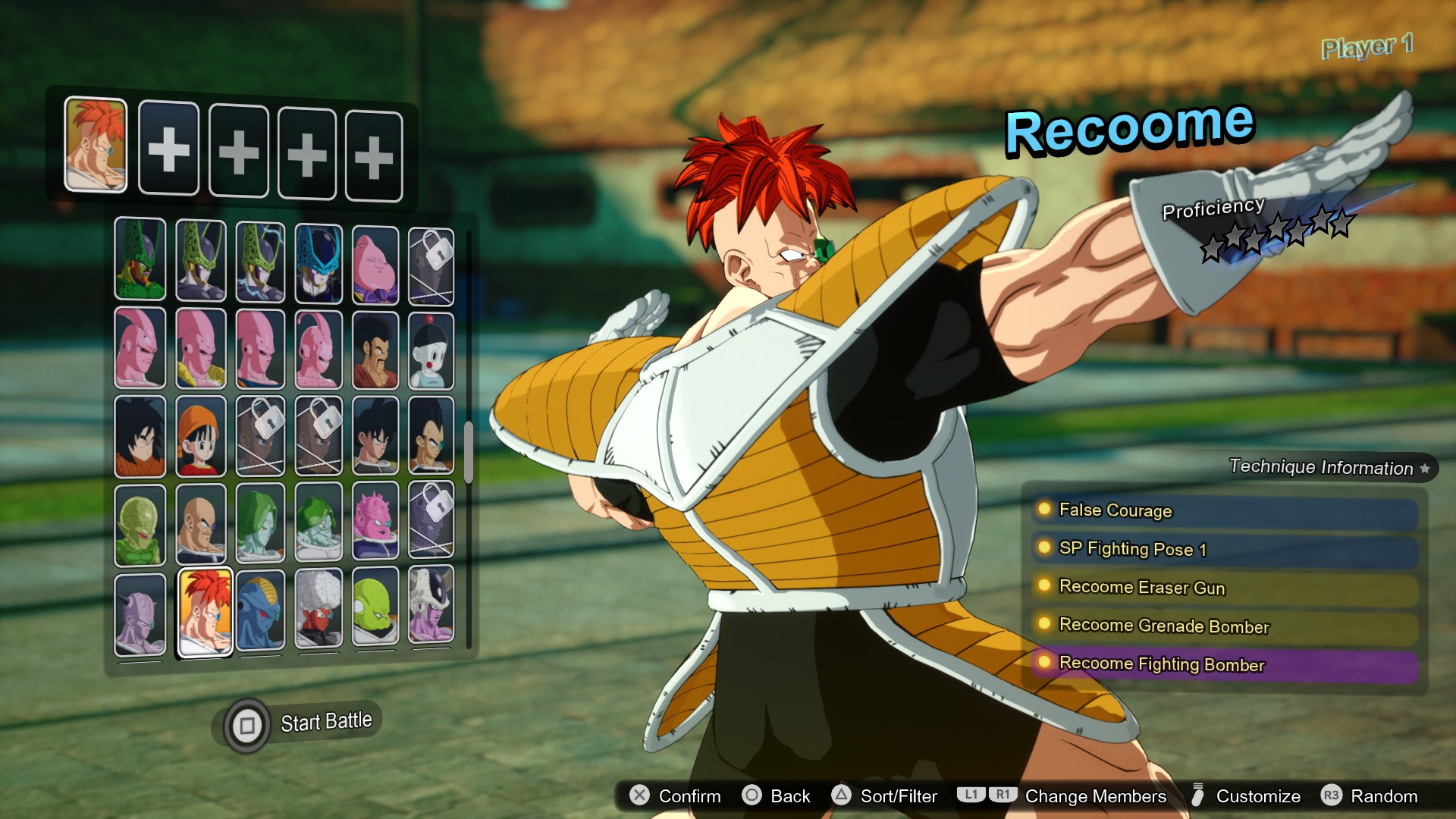Click the character grid scrollbar
This screenshot has width=1456, height=819.
pos(473,447)
